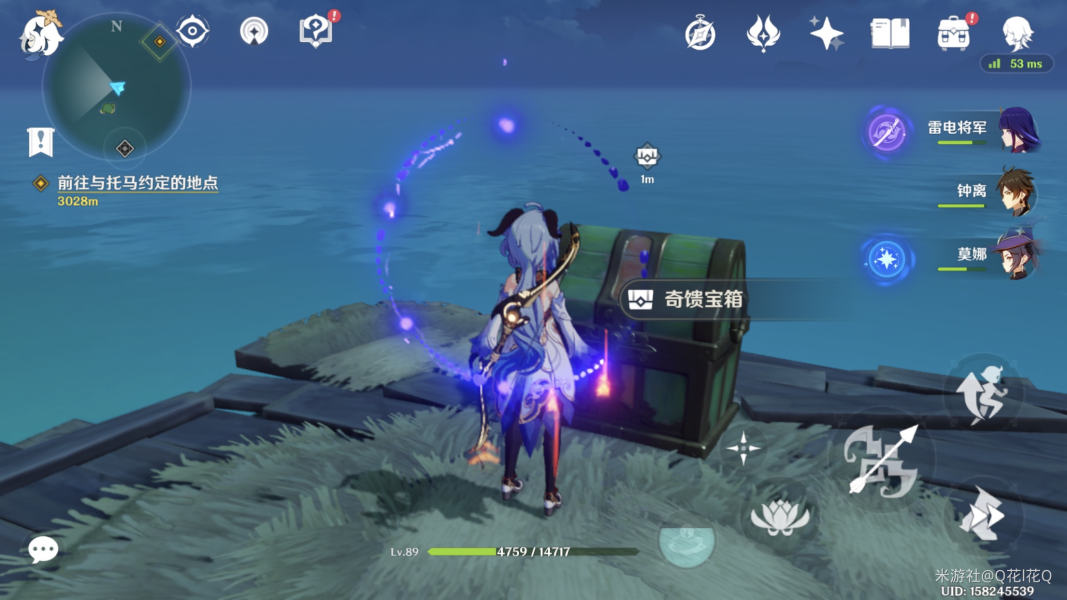
Task: Select the tracked quest about meeting Thoma
Action: click(x=137, y=183)
